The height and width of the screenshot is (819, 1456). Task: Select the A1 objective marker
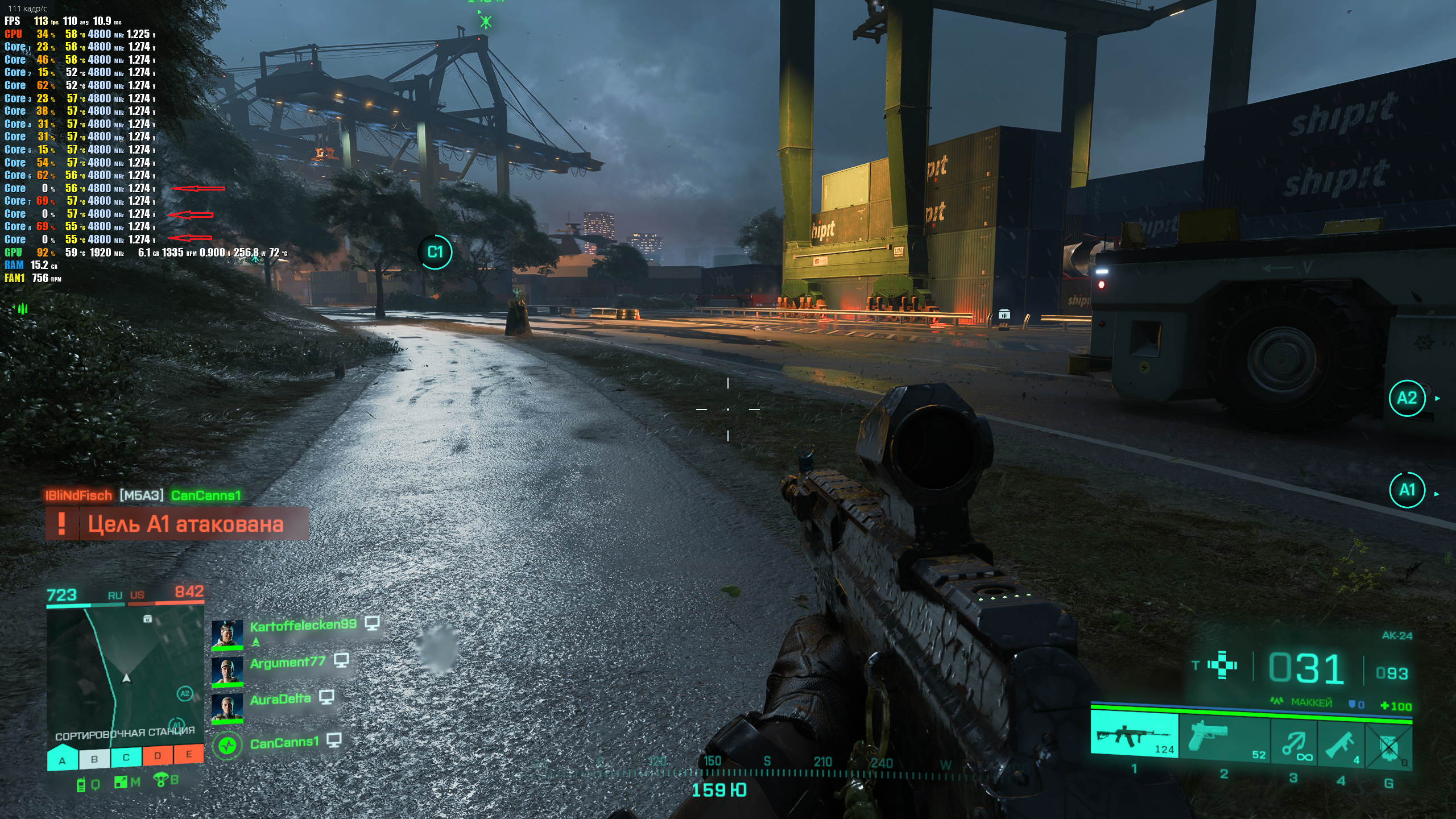pos(1407,490)
